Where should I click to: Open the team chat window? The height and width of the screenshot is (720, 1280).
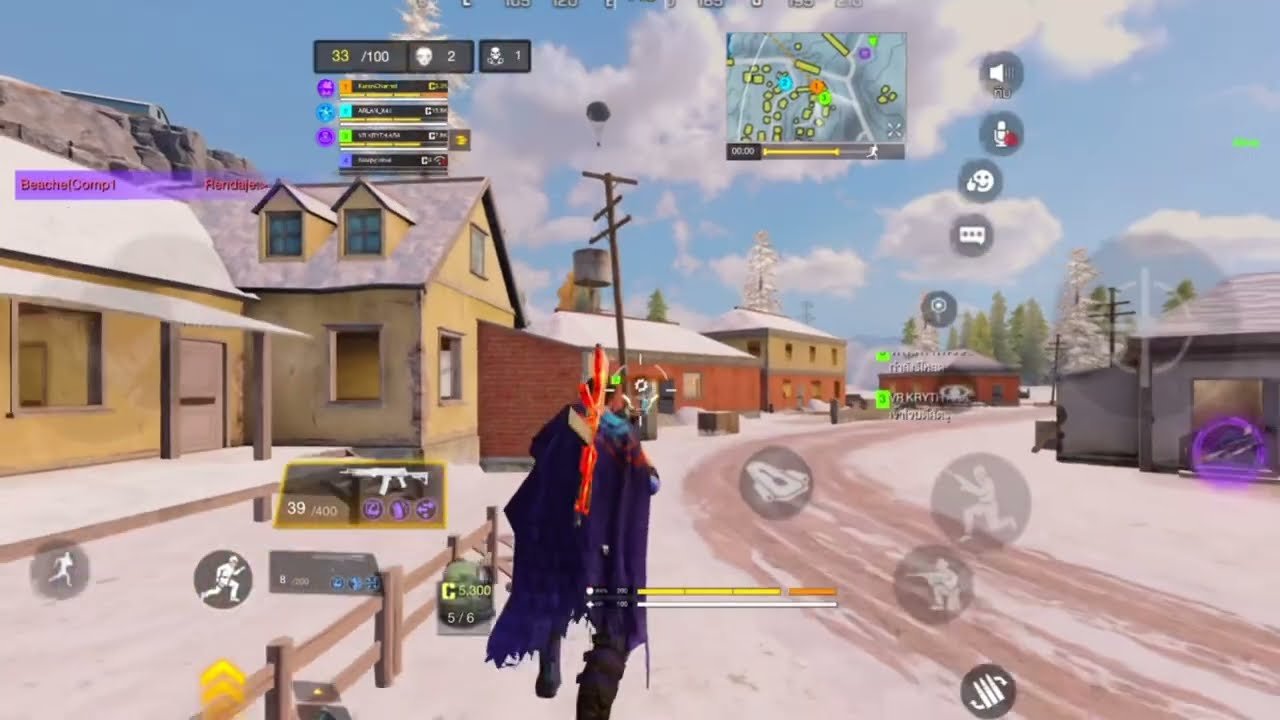point(973,235)
